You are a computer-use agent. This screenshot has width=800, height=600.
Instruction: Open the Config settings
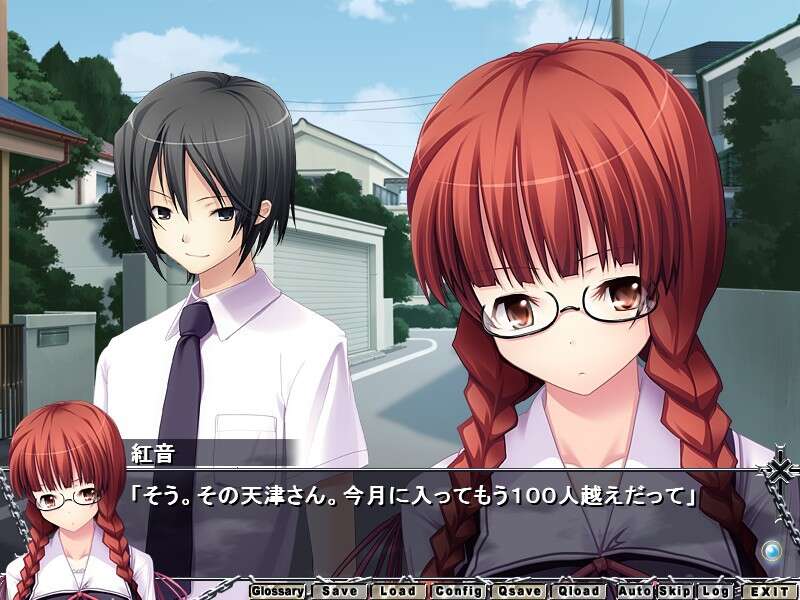click(458, 591)
